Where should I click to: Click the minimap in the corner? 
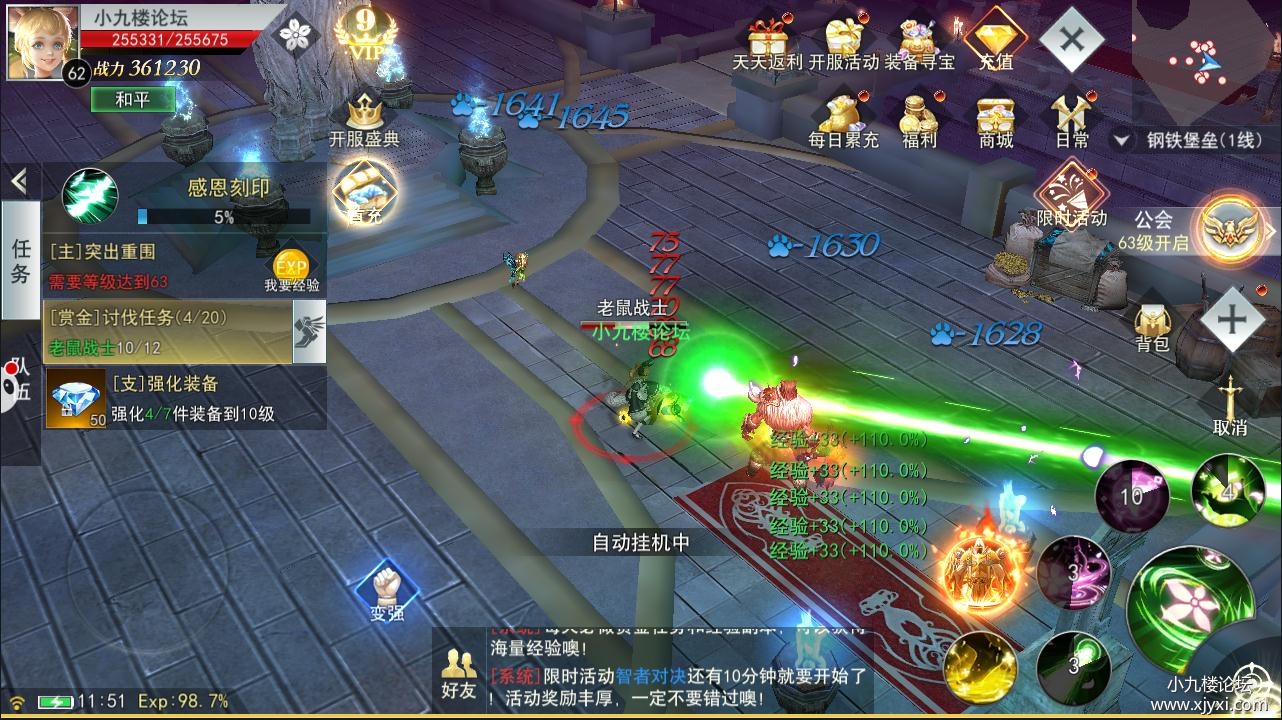pyautogui.click(x=1207, y=60)
